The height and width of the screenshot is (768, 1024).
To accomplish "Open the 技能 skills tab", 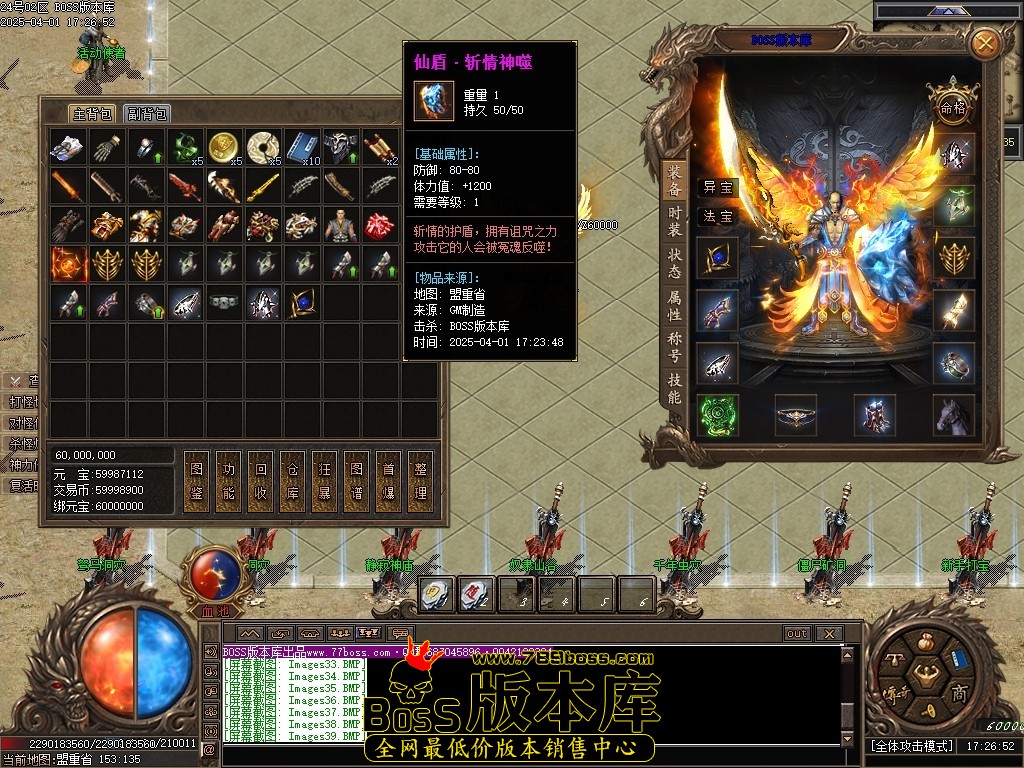I will click(x=675, y=388).
